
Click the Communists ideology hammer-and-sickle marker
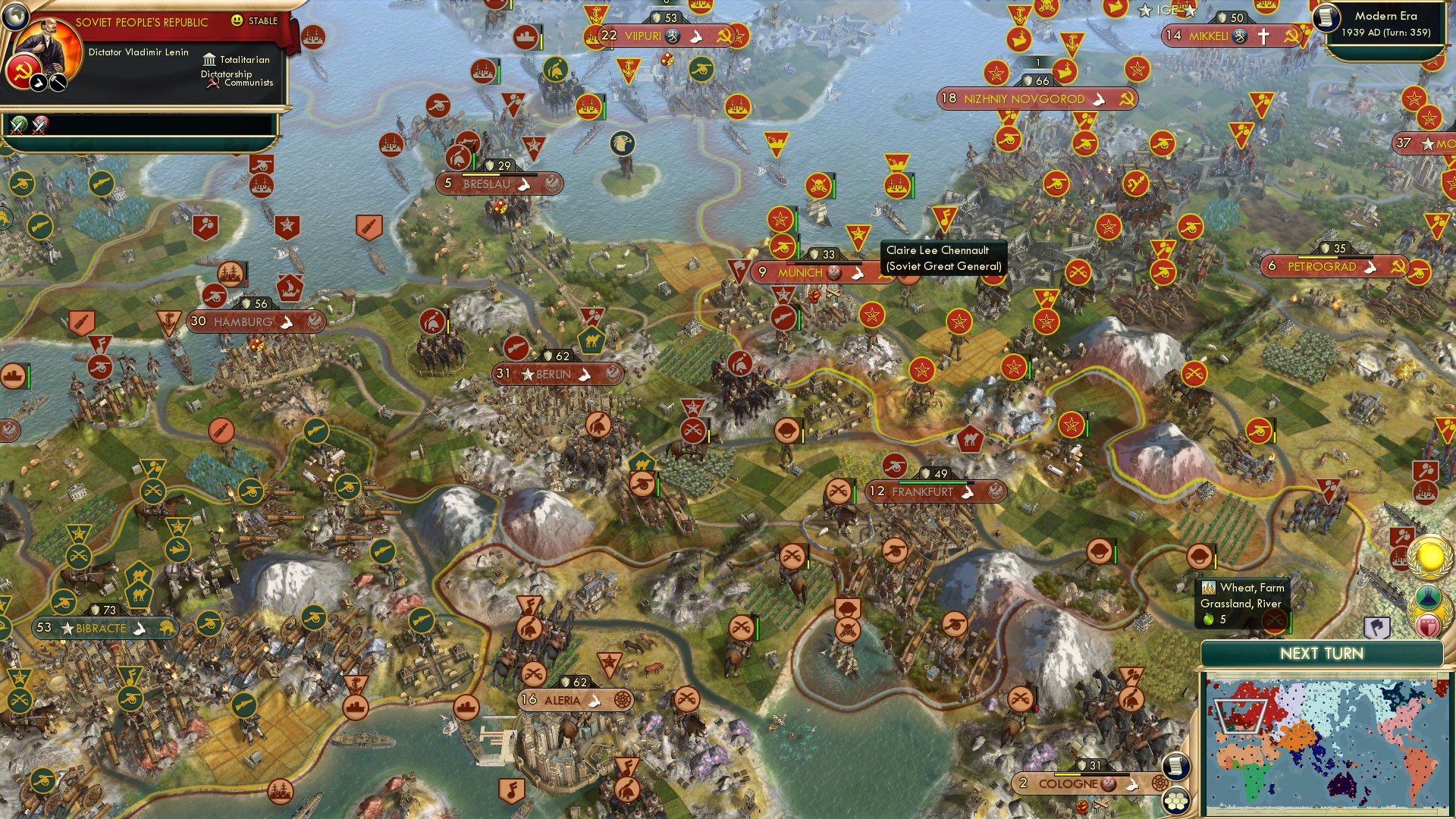213,83
